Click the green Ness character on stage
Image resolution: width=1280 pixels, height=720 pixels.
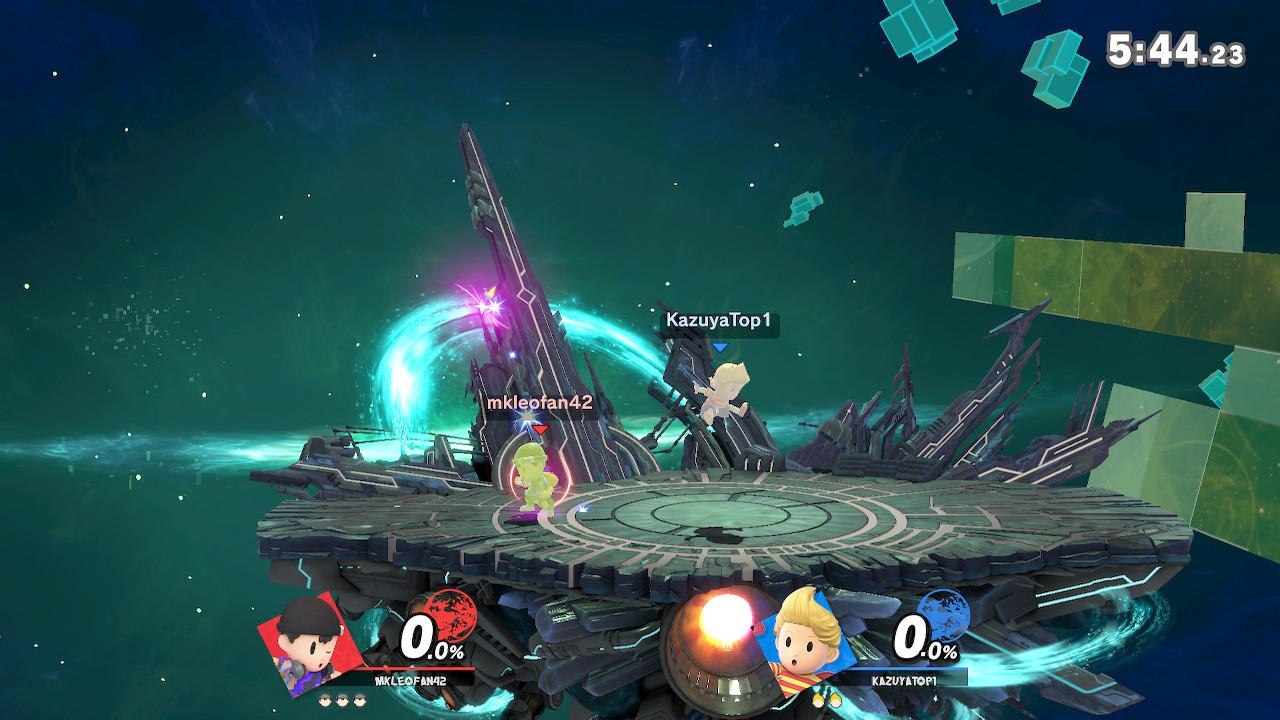point(533,480)
